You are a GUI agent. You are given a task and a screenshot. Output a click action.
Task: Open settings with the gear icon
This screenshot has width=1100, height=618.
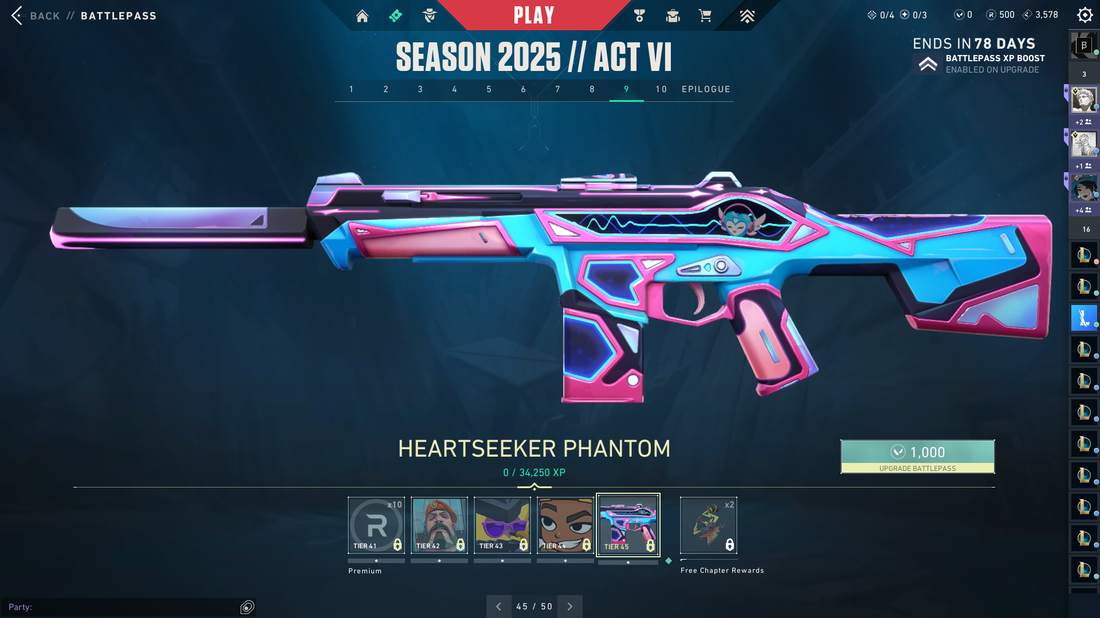pos(1084,15)
